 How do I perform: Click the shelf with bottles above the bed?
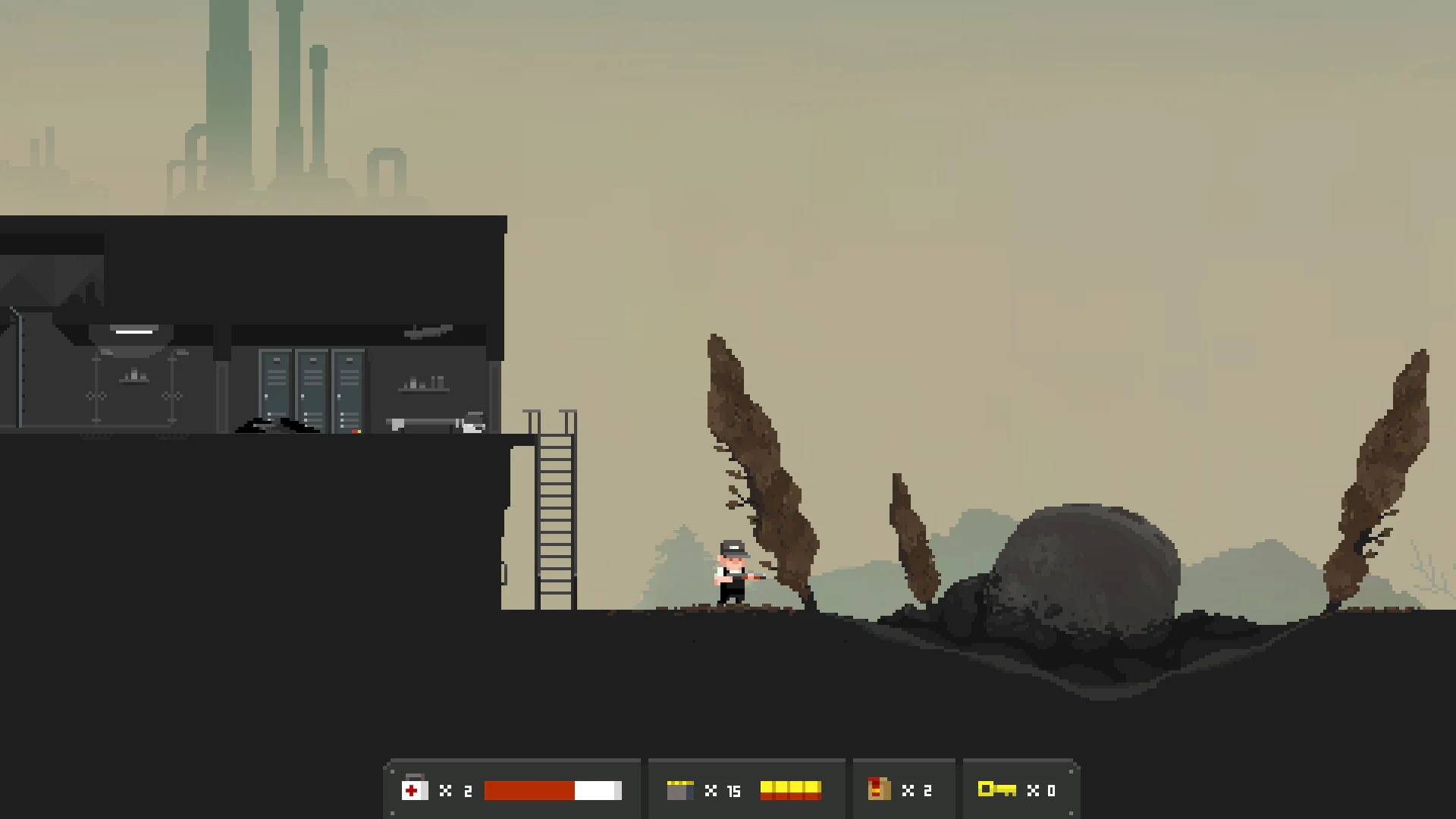pos(423,387)
